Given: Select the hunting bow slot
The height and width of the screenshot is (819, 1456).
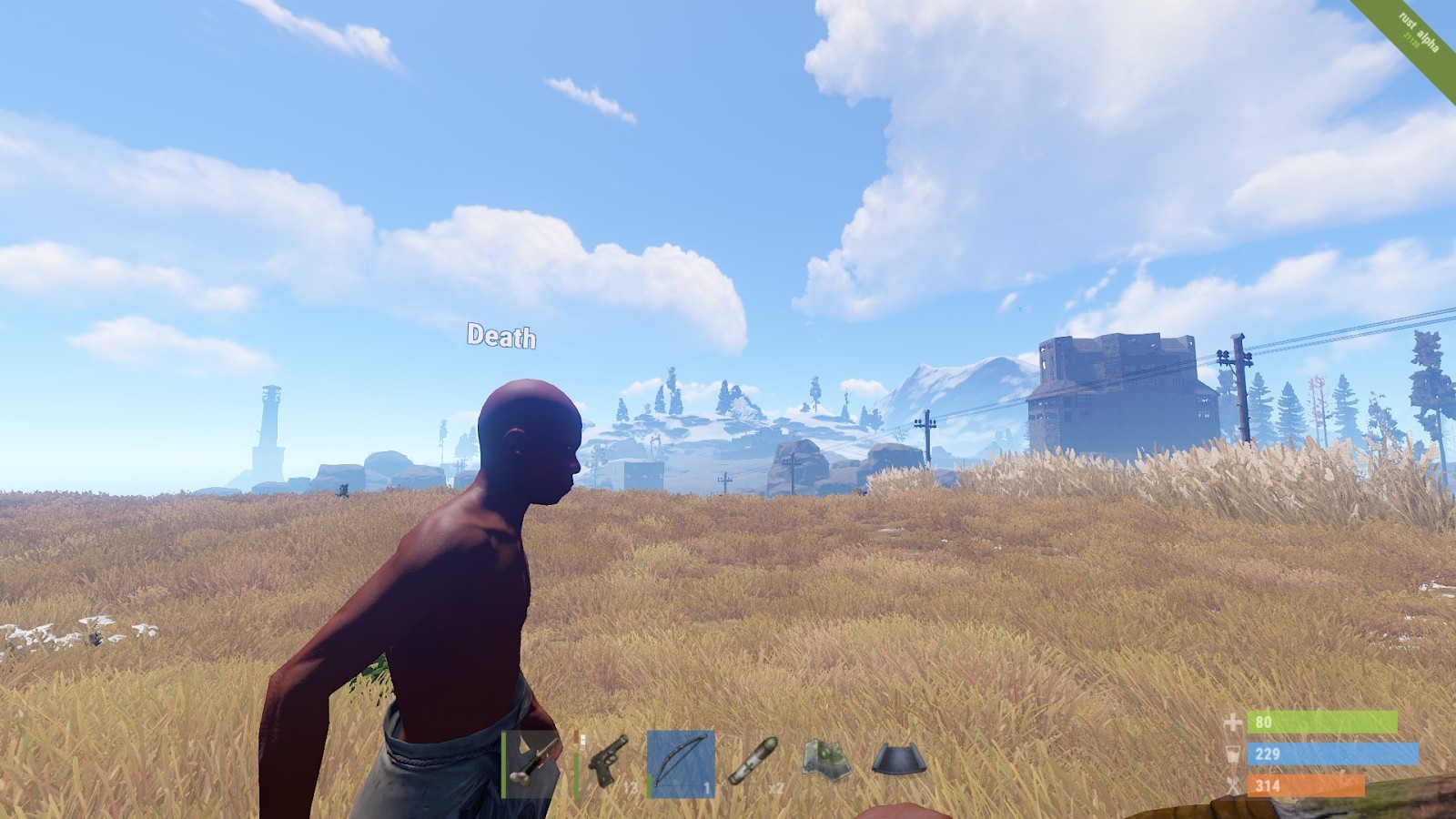Looking at the screenshot, I should [681, 764].
